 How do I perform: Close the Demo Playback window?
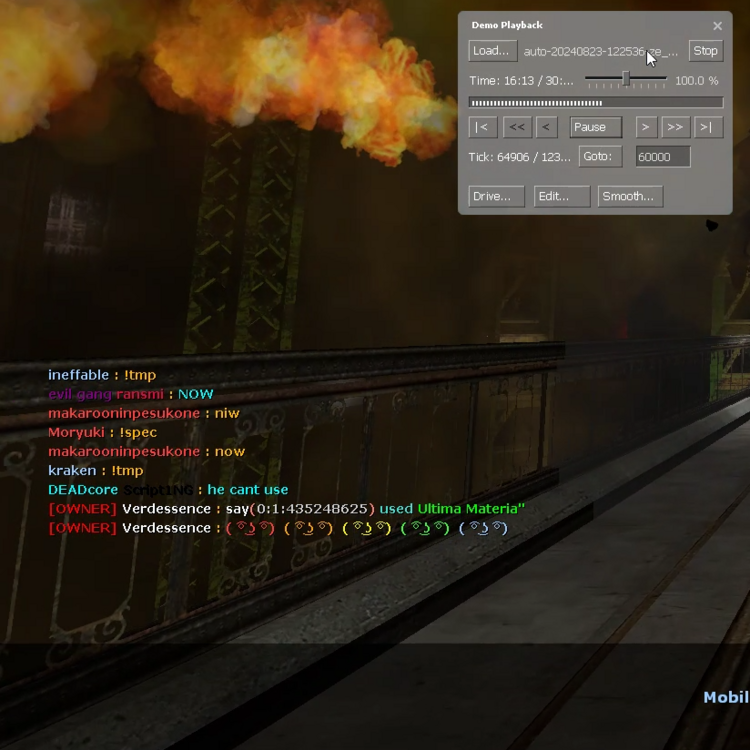[717, 26]
